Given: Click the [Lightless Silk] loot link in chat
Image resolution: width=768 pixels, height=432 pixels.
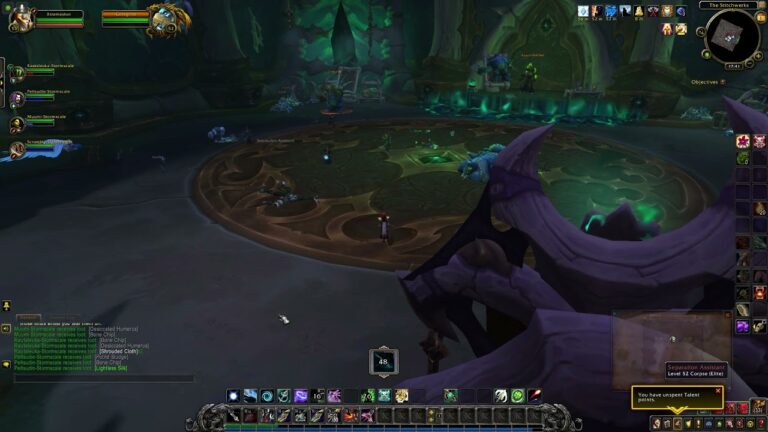Looking at the screenshot, I should point(111,368).
